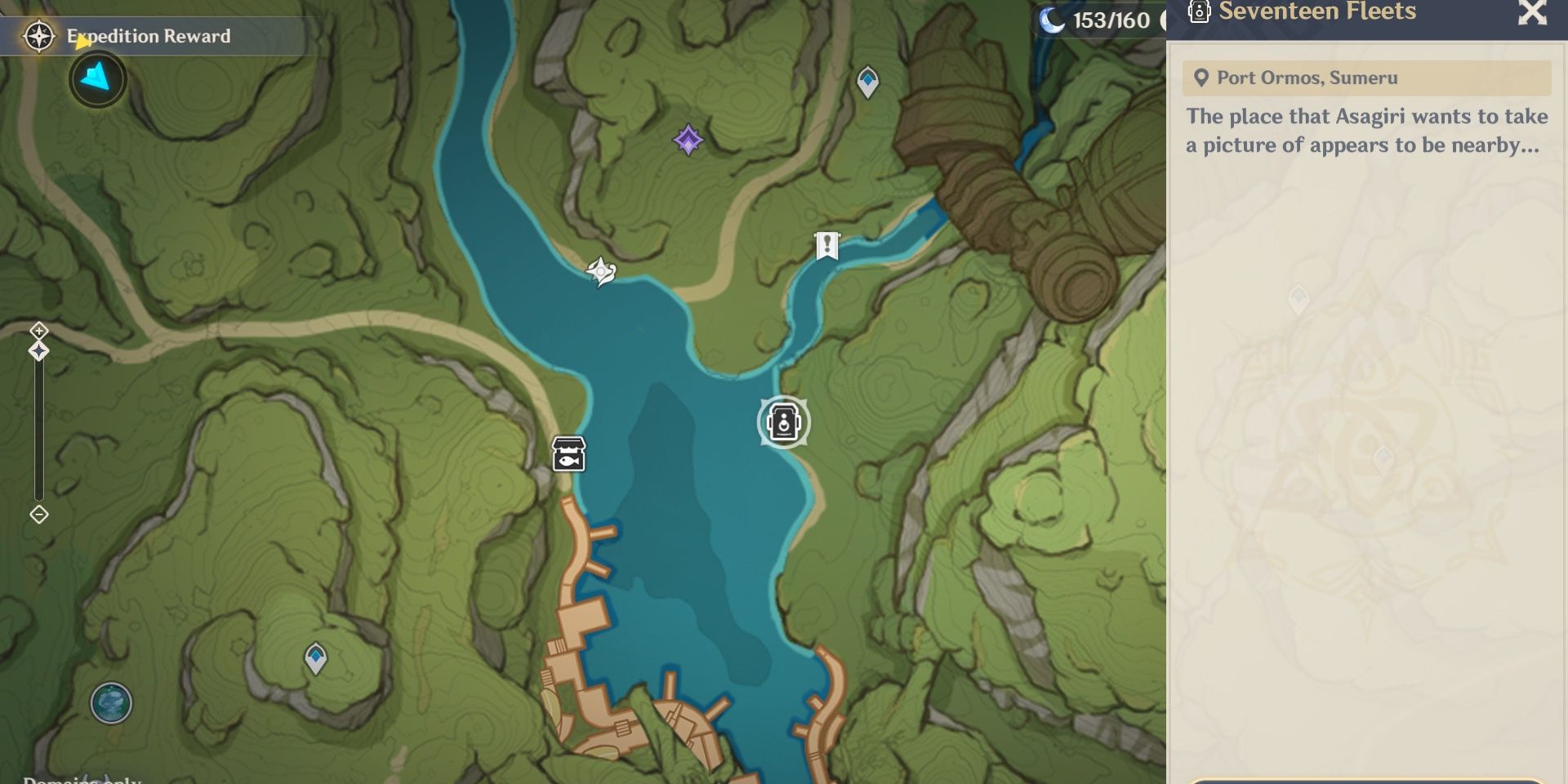
Task: Open the Expedition Reward notification
Action: 147,36
